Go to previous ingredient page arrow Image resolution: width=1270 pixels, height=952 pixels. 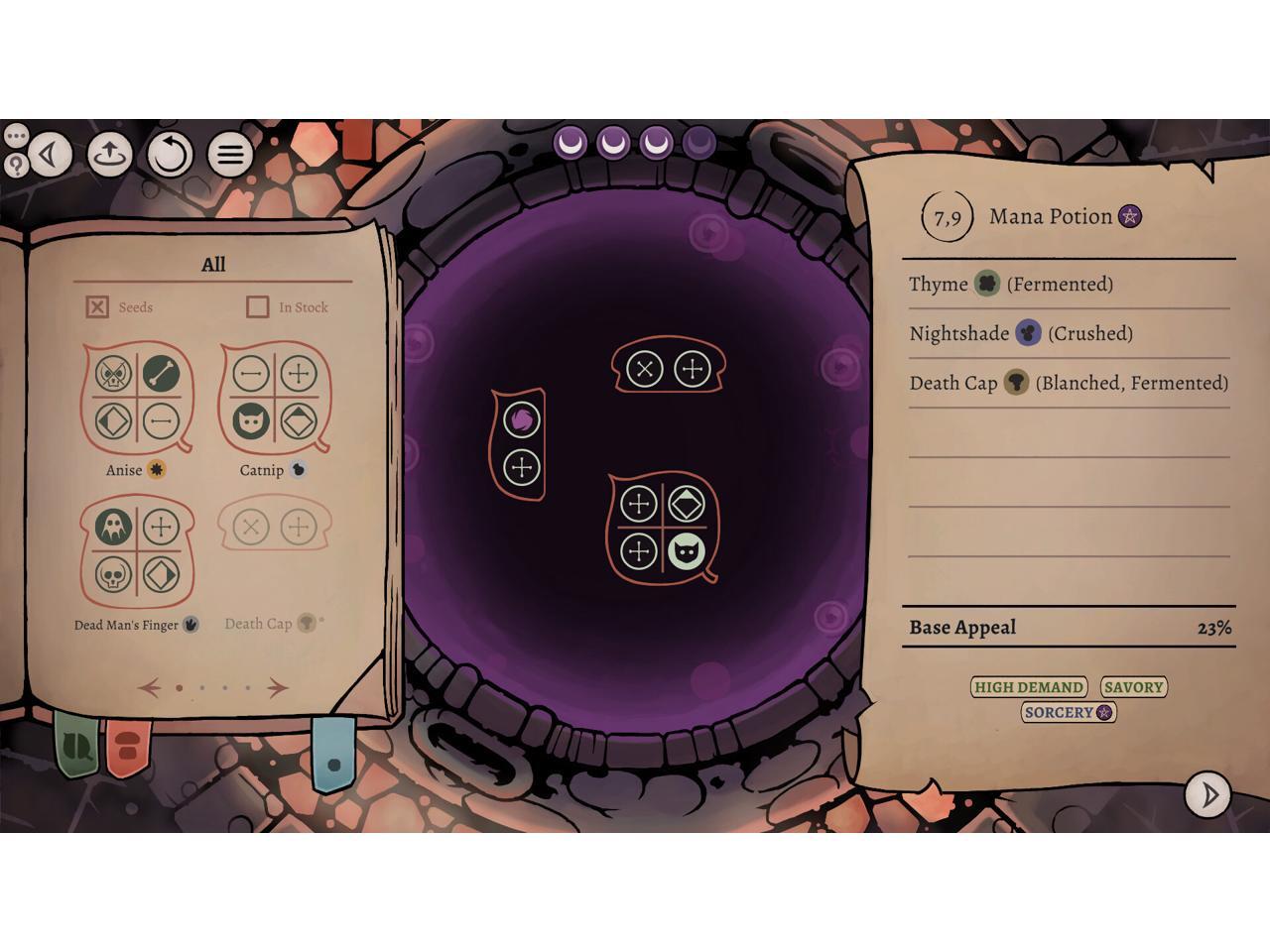pos(150,687)
